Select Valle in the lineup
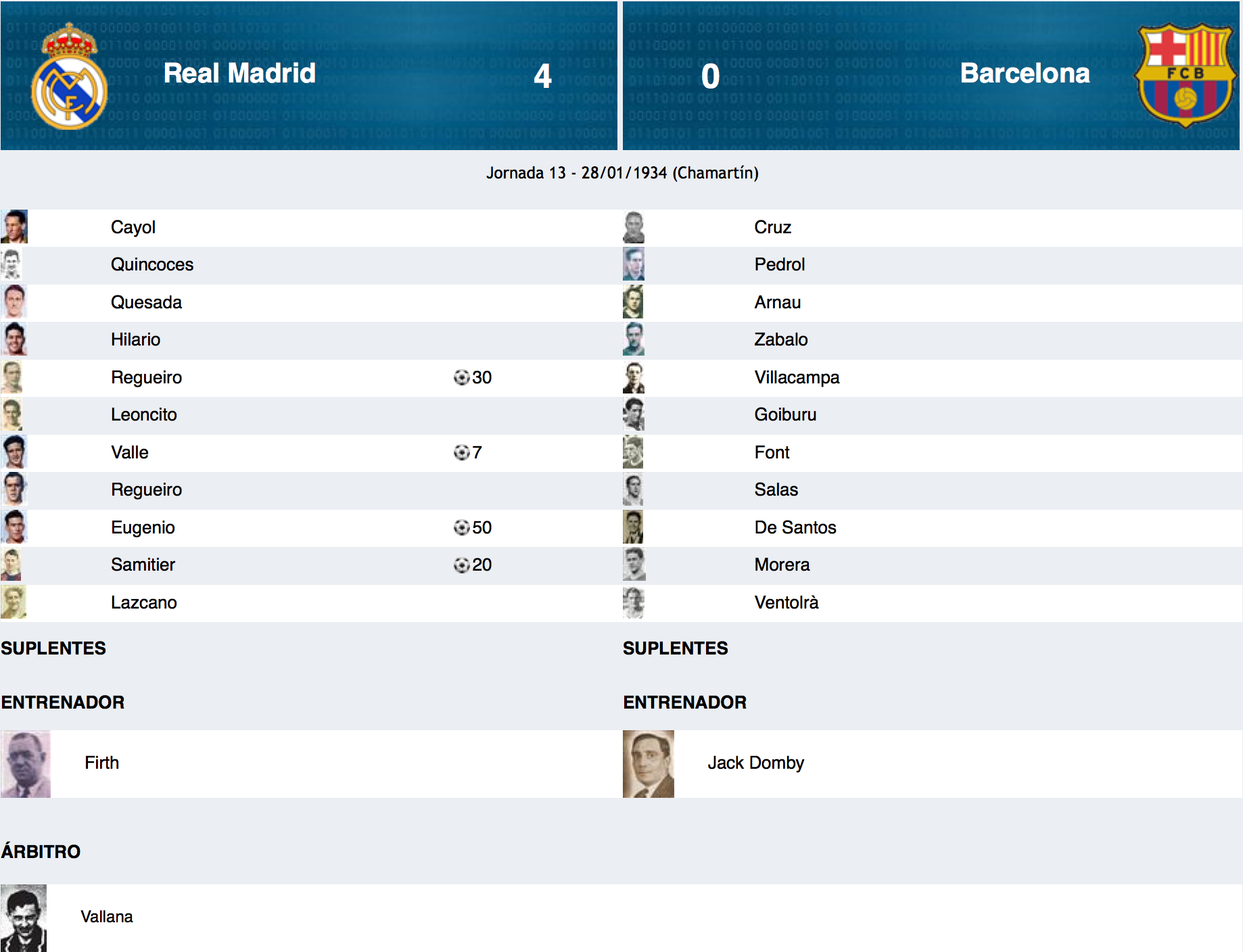The height and width of the screenshot is (952, 1243). (x=130, y=453)
